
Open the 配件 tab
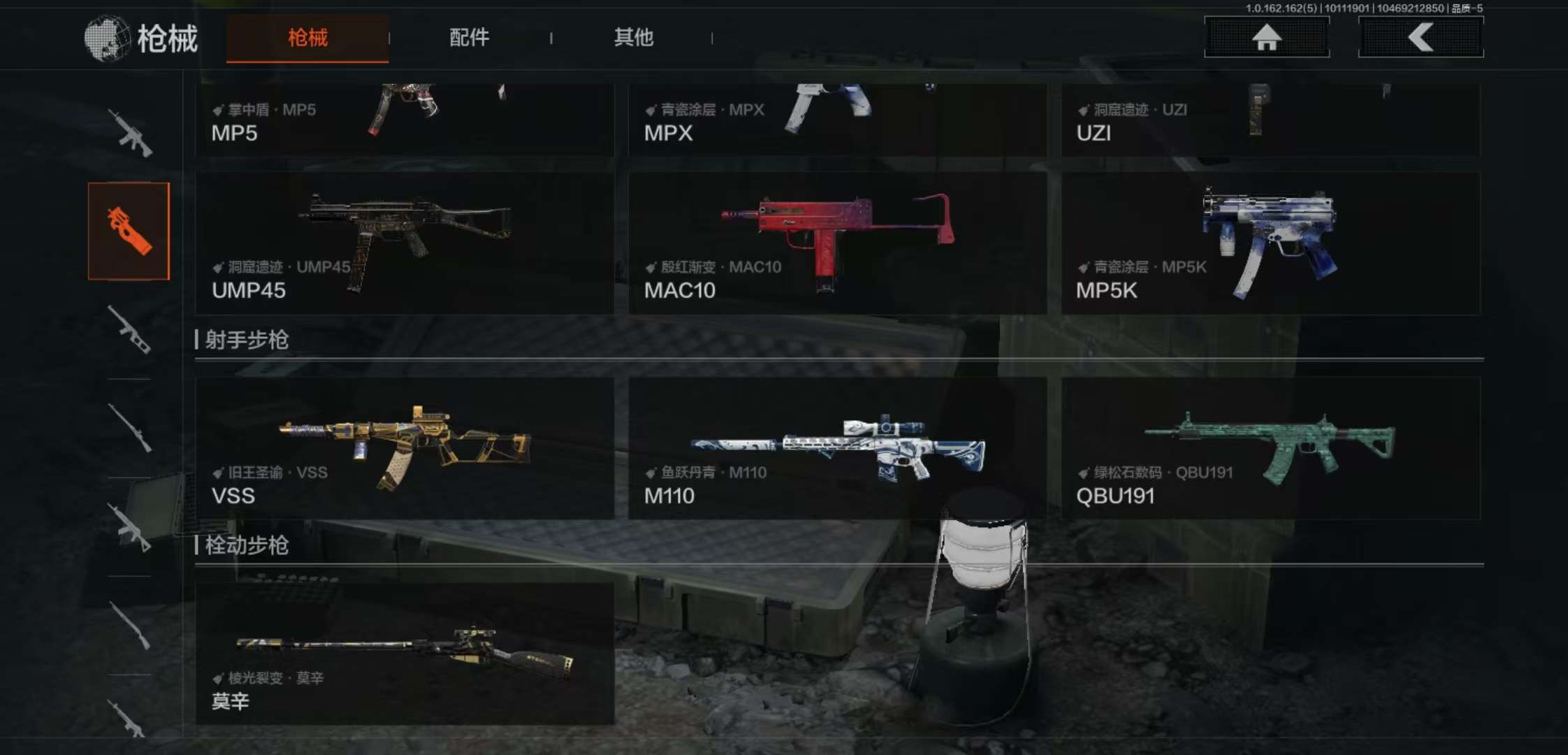[x=469, y=38]
